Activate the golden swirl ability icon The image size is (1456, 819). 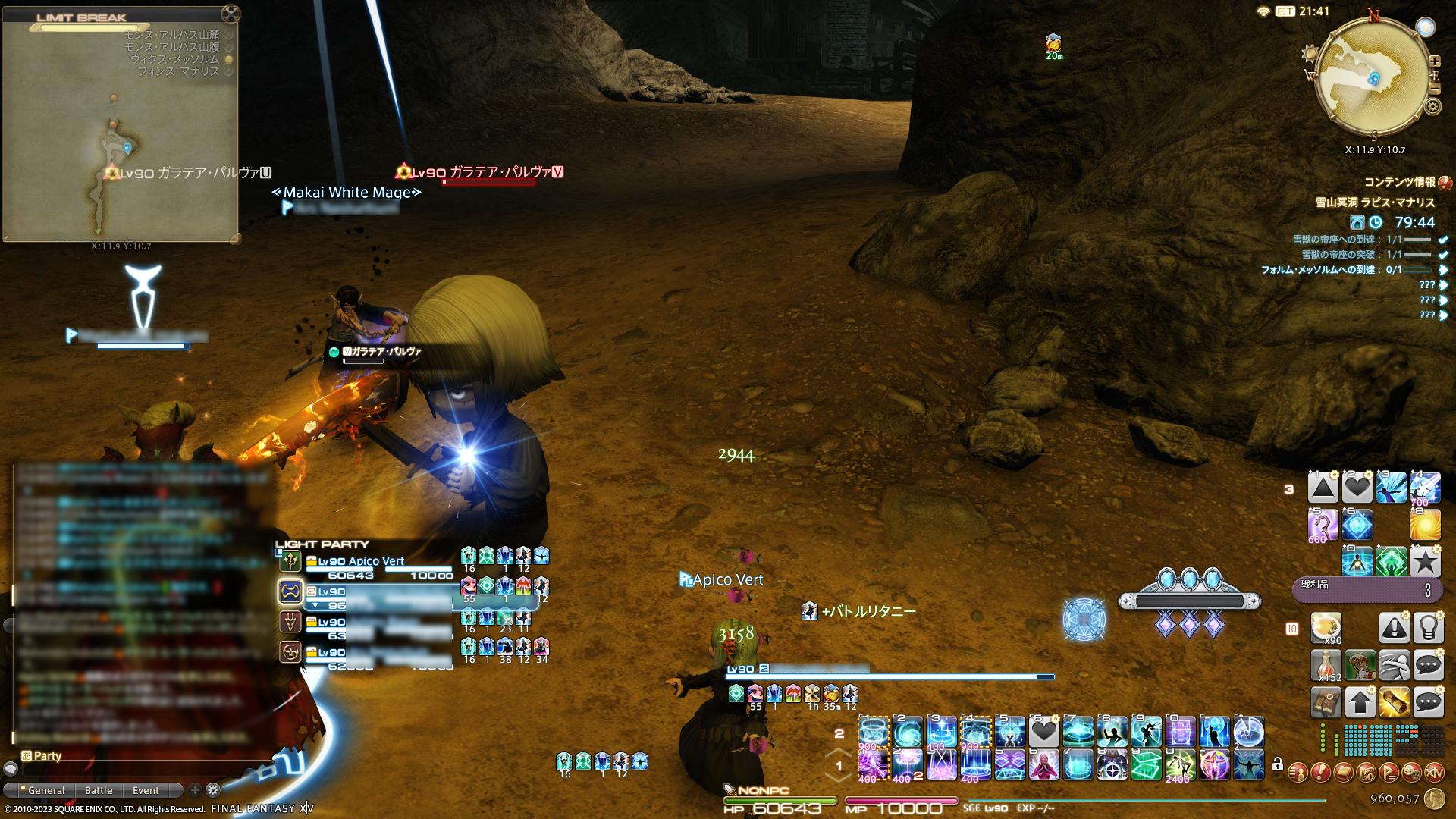tap(1426, 525)
